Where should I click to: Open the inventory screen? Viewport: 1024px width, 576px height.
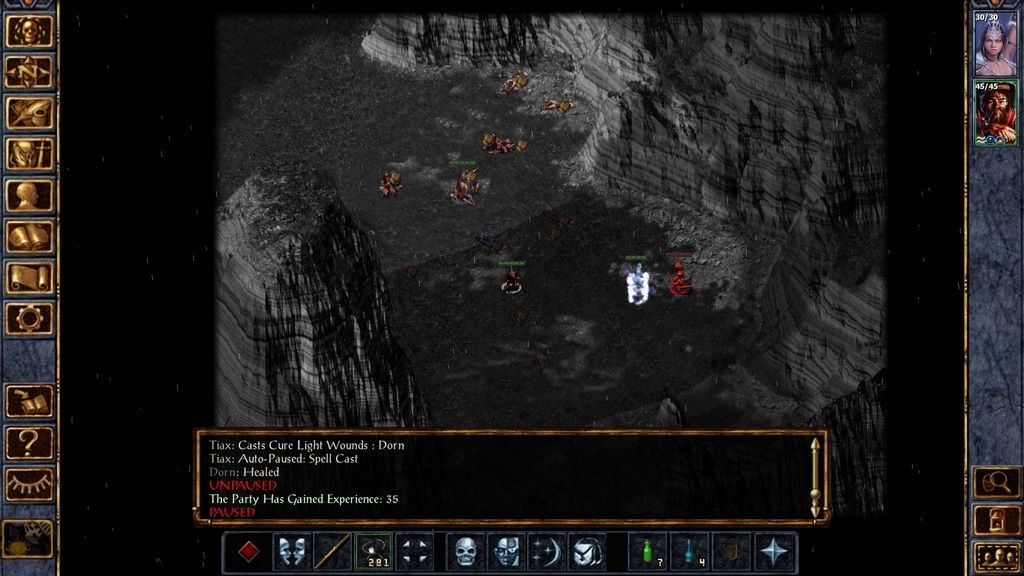29,154
